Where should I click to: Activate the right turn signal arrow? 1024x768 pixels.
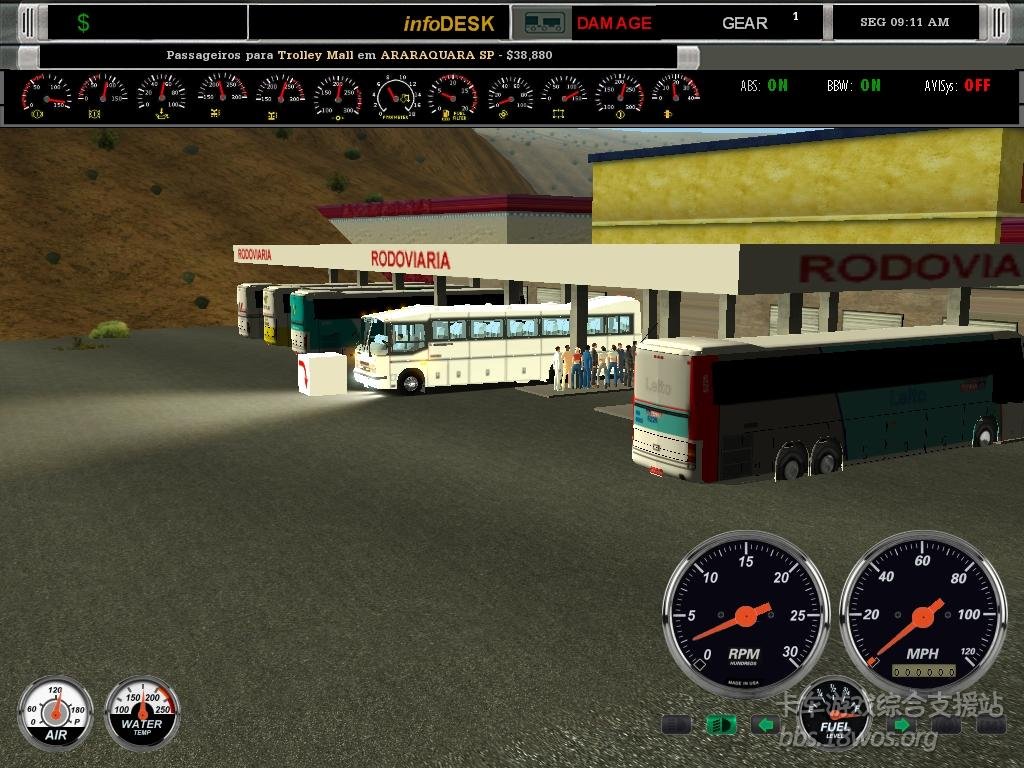coord(901,724)
